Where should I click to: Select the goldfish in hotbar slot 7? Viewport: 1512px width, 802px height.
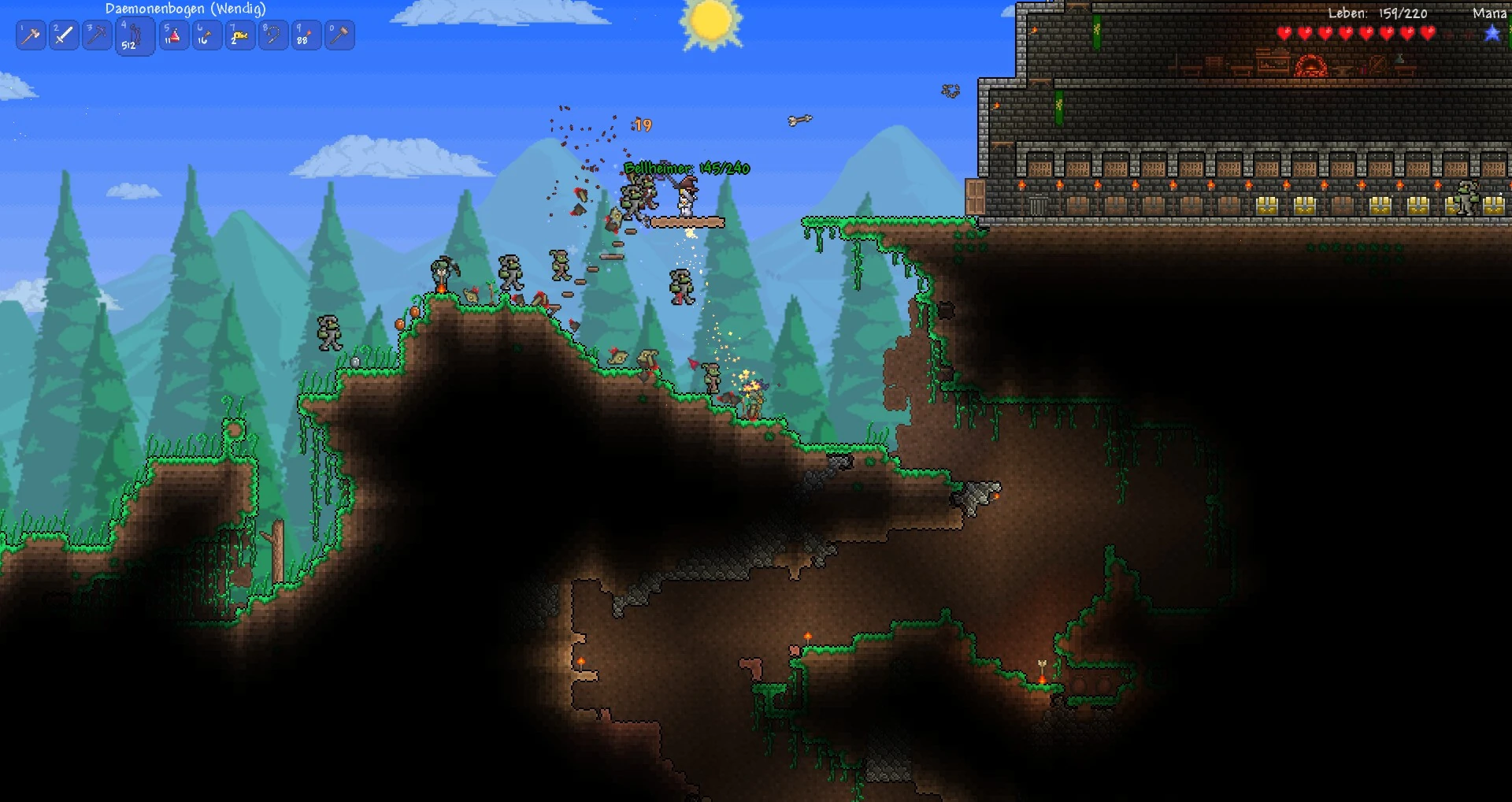(239, 35)
